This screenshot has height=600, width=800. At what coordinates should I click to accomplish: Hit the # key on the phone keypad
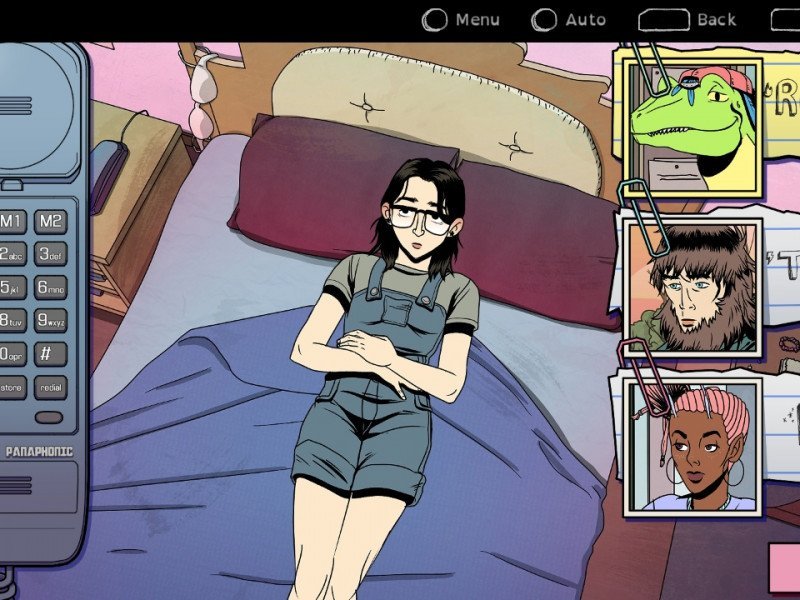(x=51, y=354)
